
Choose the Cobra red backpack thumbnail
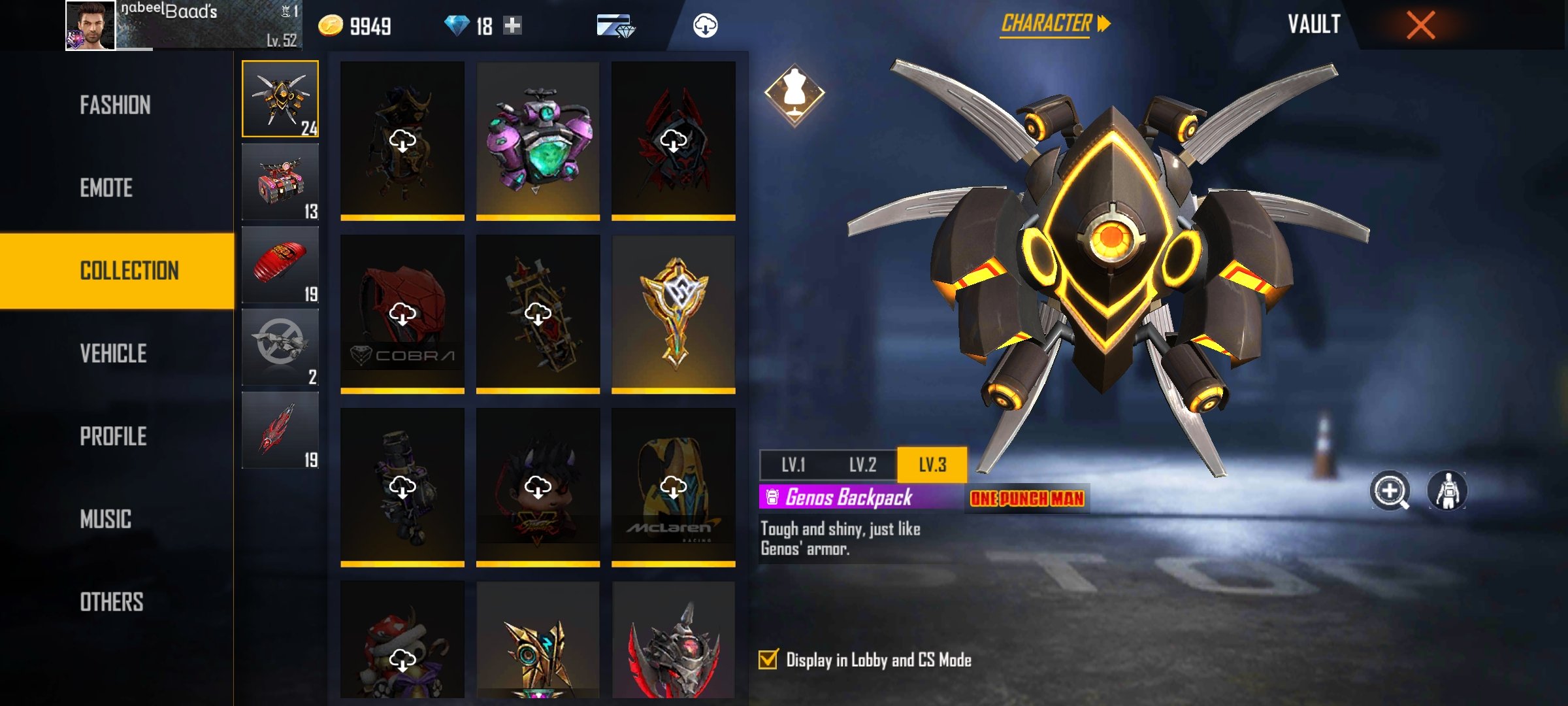402,314
